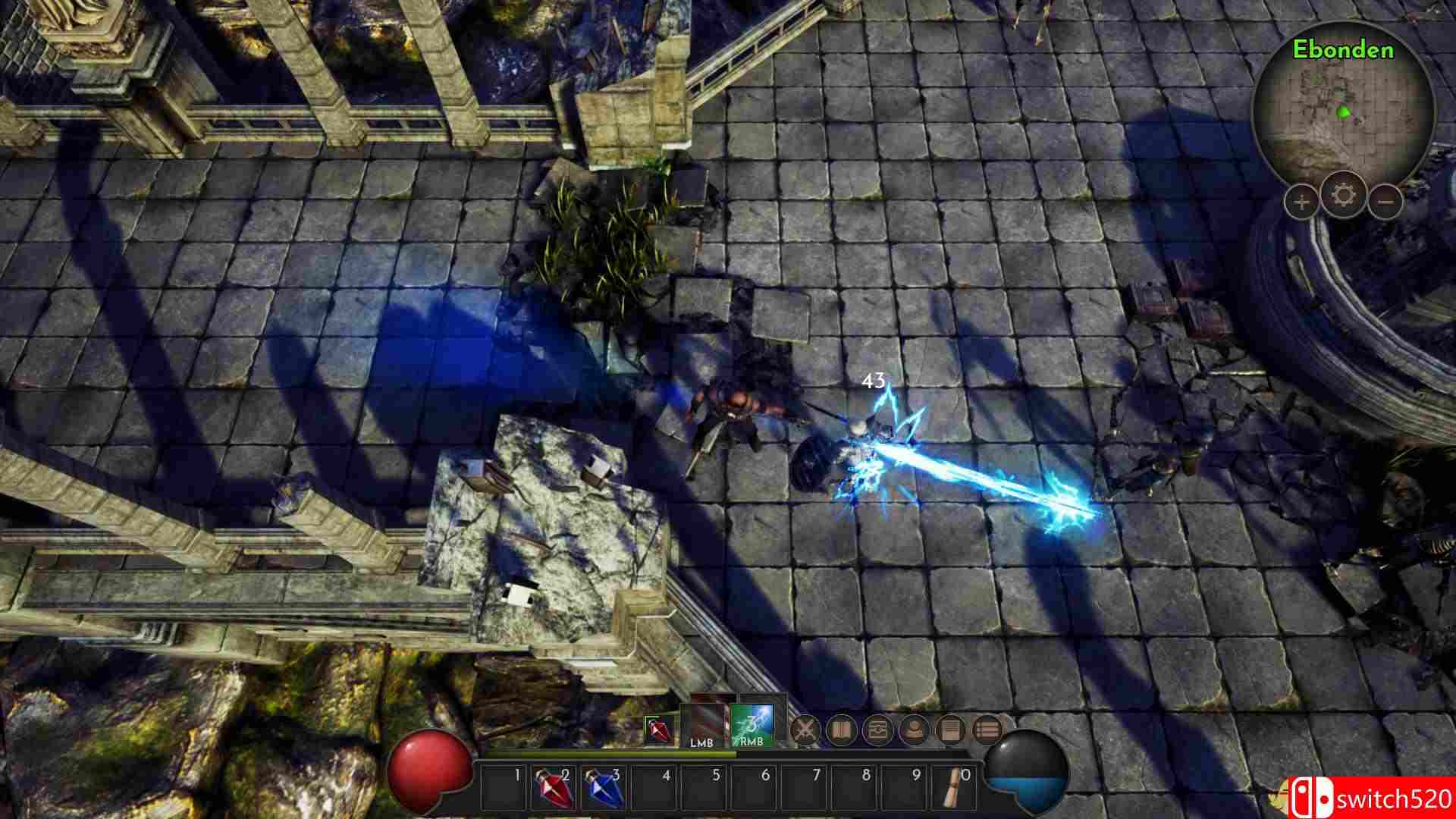This screenshot has width=1456, height=819.
Task: Open the game options list icon
Action: pos(987,726)
